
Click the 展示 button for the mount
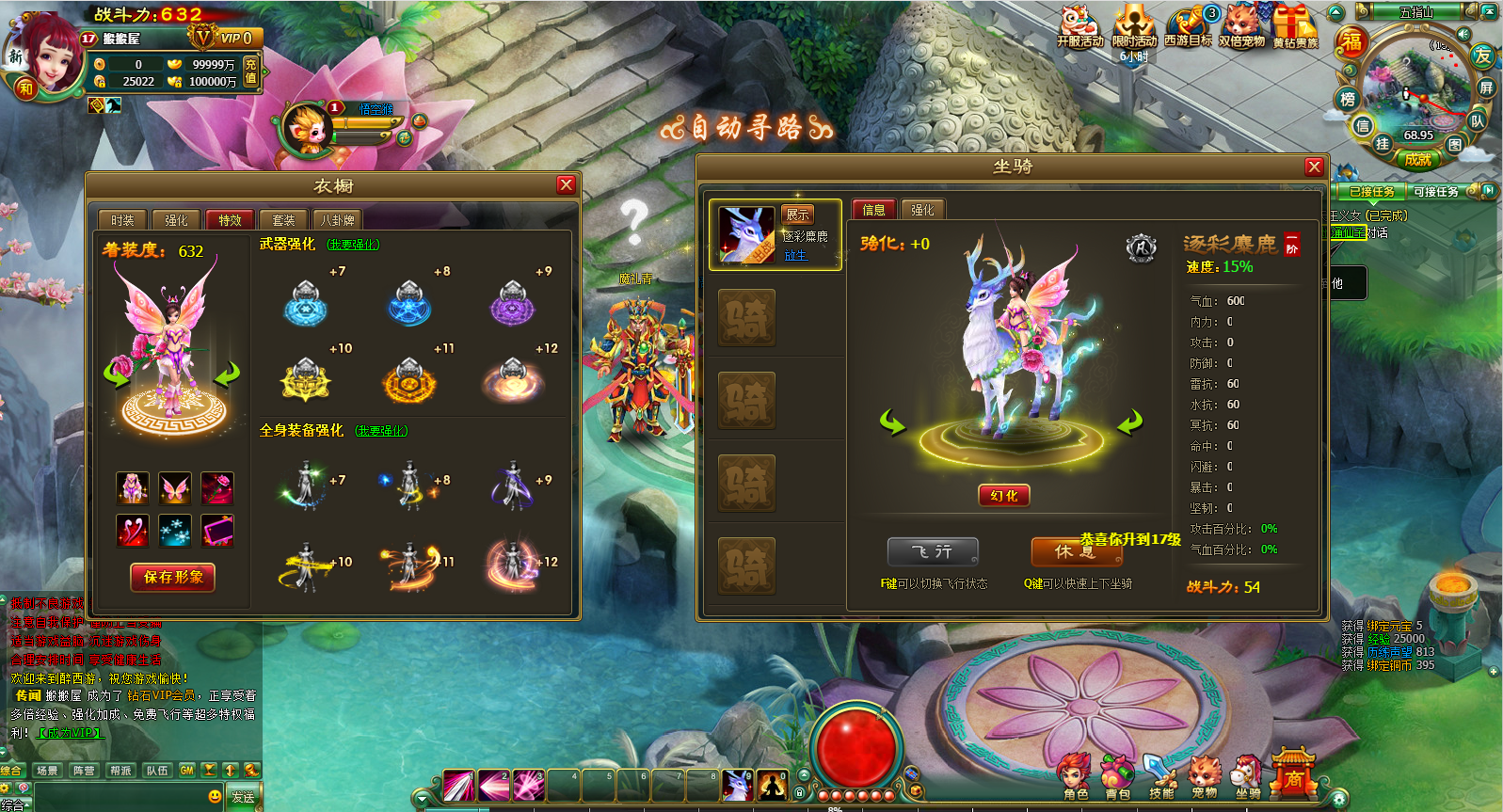pos(797,215)
